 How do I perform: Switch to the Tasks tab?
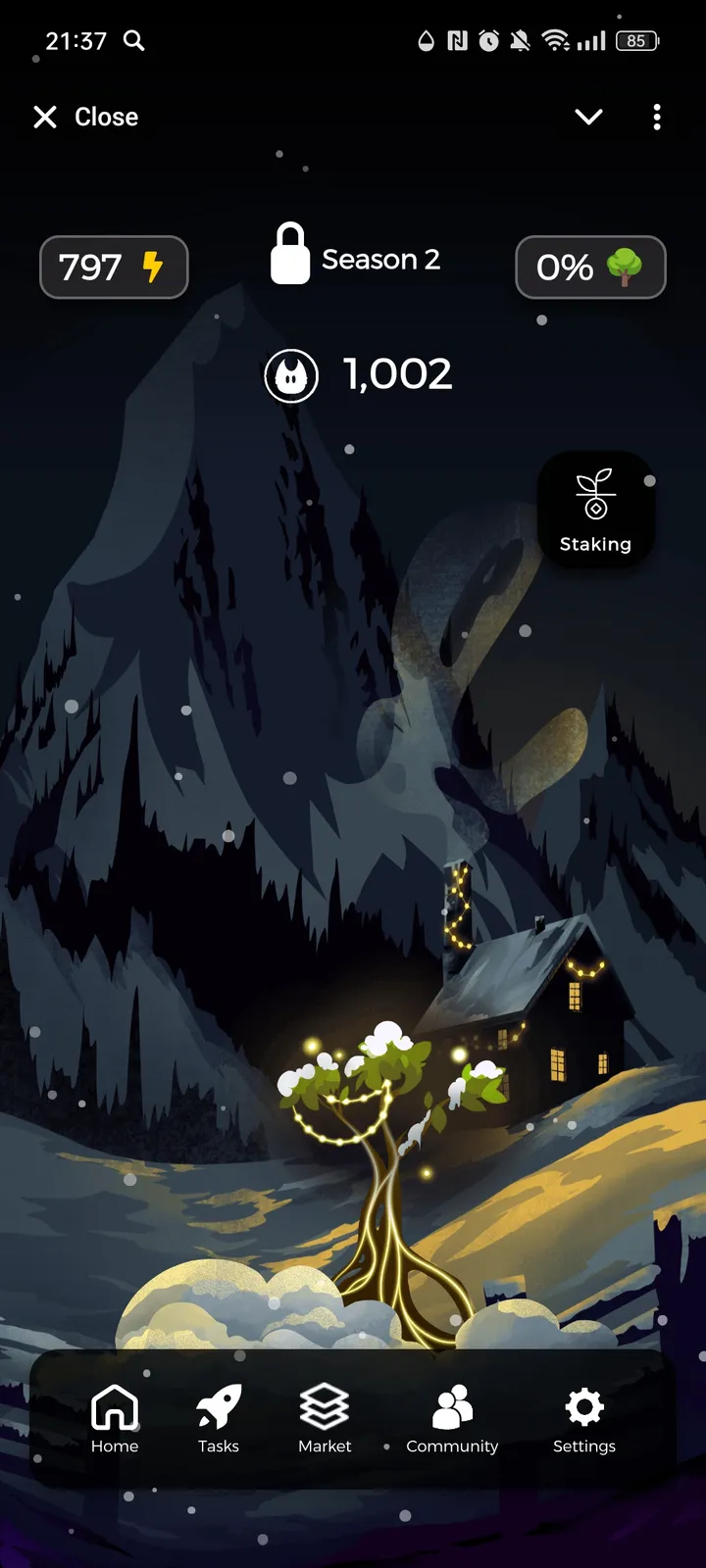(x=219, y=1418)
